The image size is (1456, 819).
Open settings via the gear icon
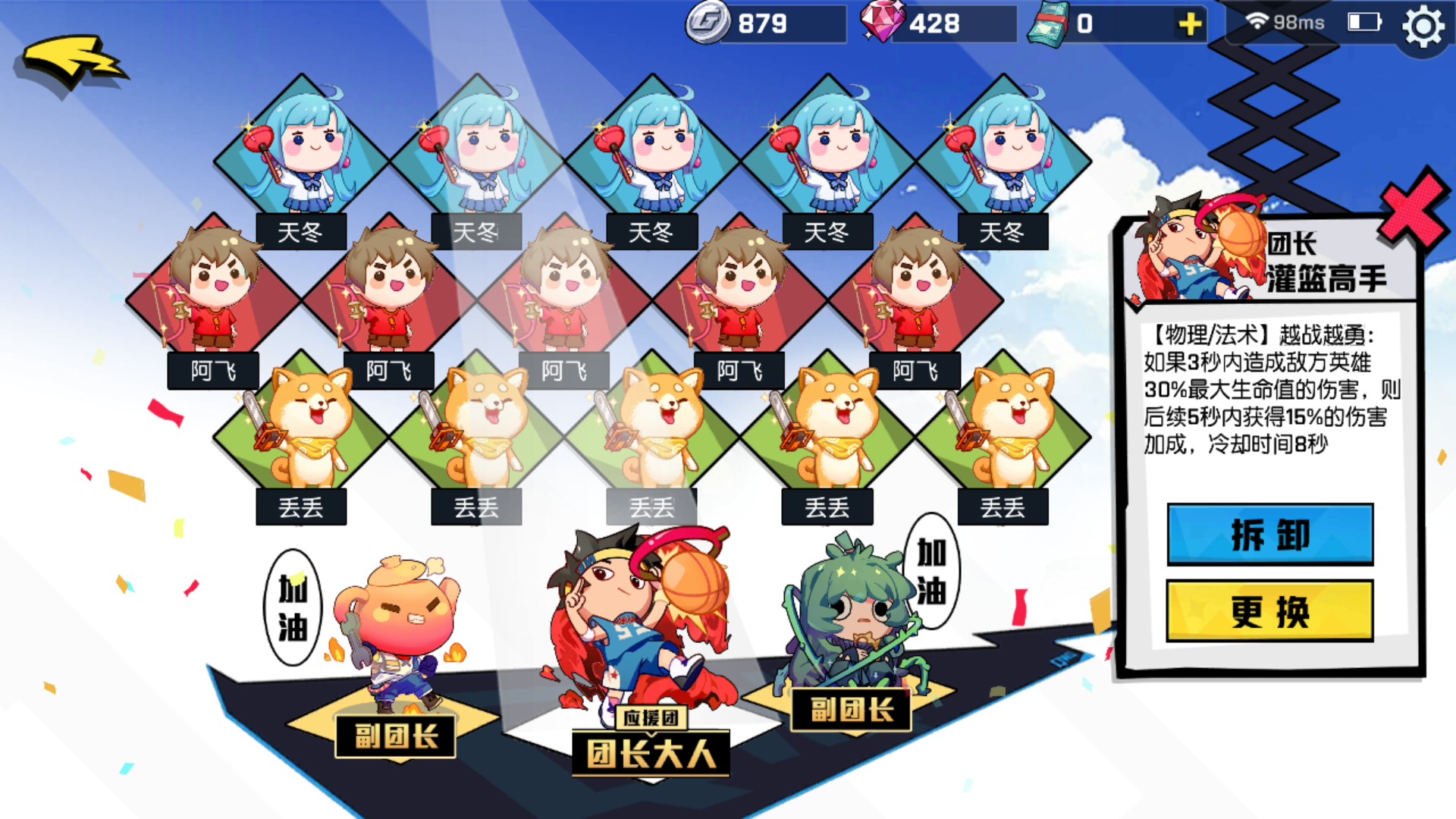1423,27
